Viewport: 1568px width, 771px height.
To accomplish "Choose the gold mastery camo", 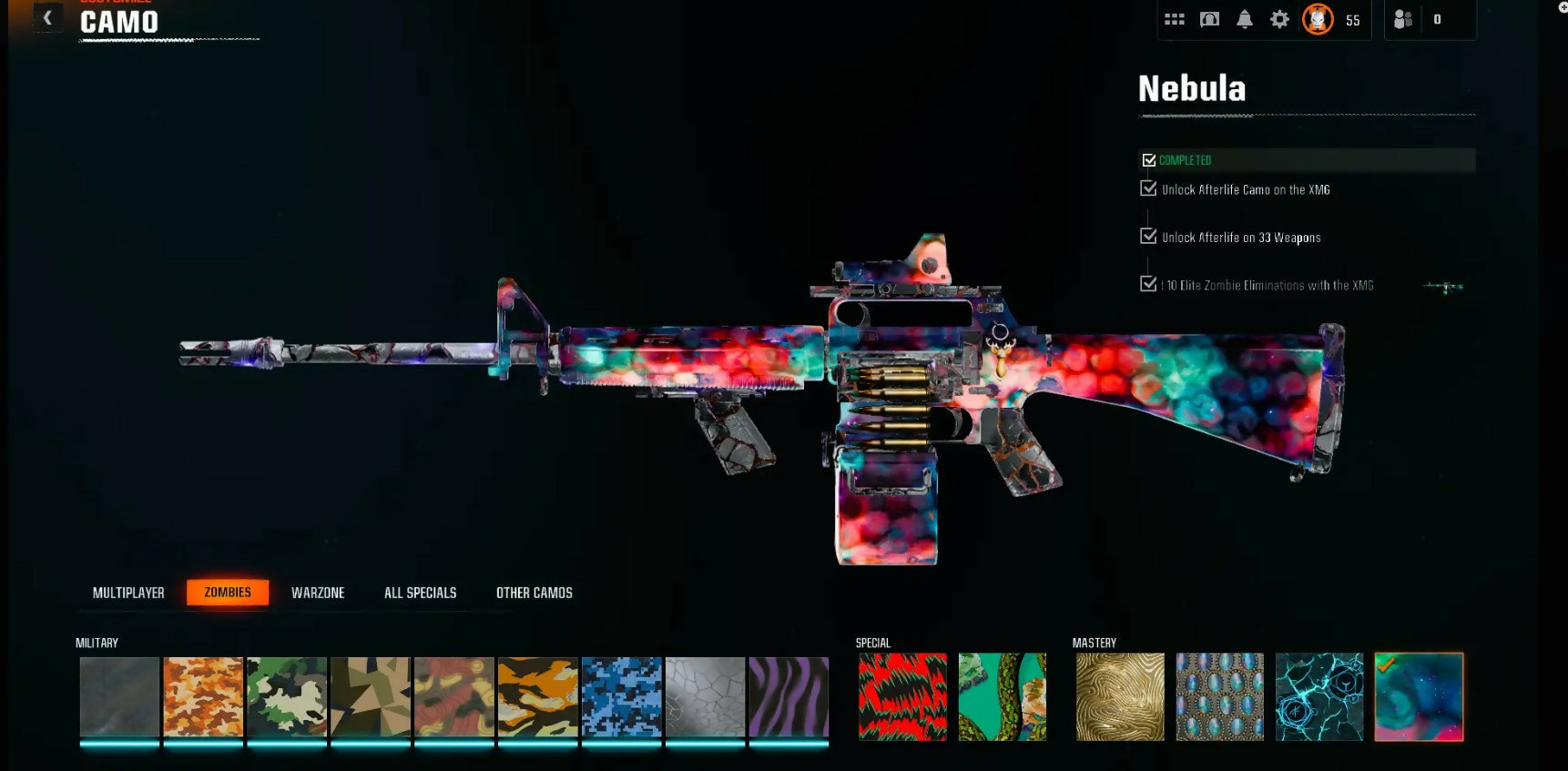I will click(x=1120, y=696).
